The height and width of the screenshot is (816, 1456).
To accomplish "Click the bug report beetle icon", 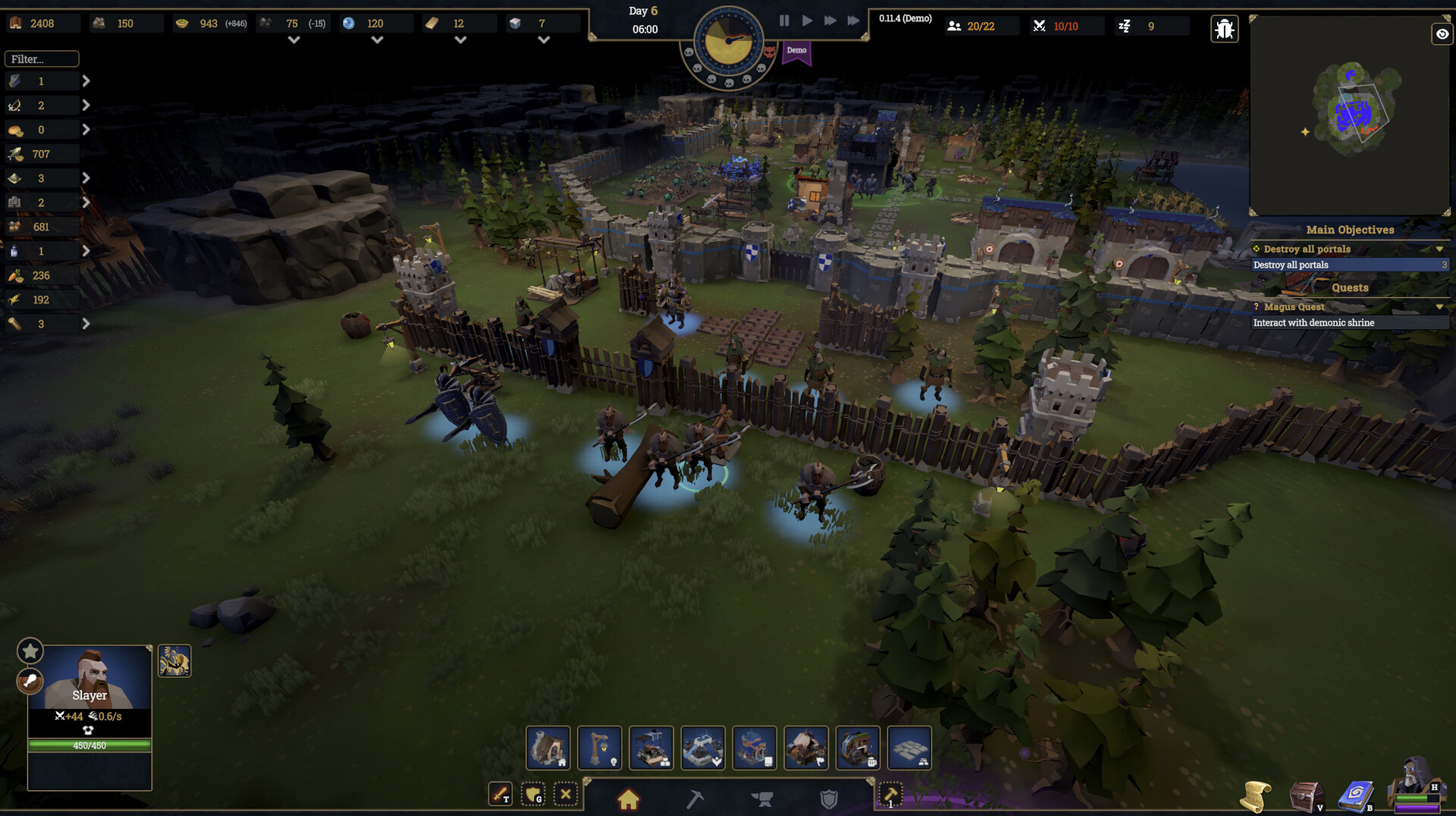I will point(1224,30).
